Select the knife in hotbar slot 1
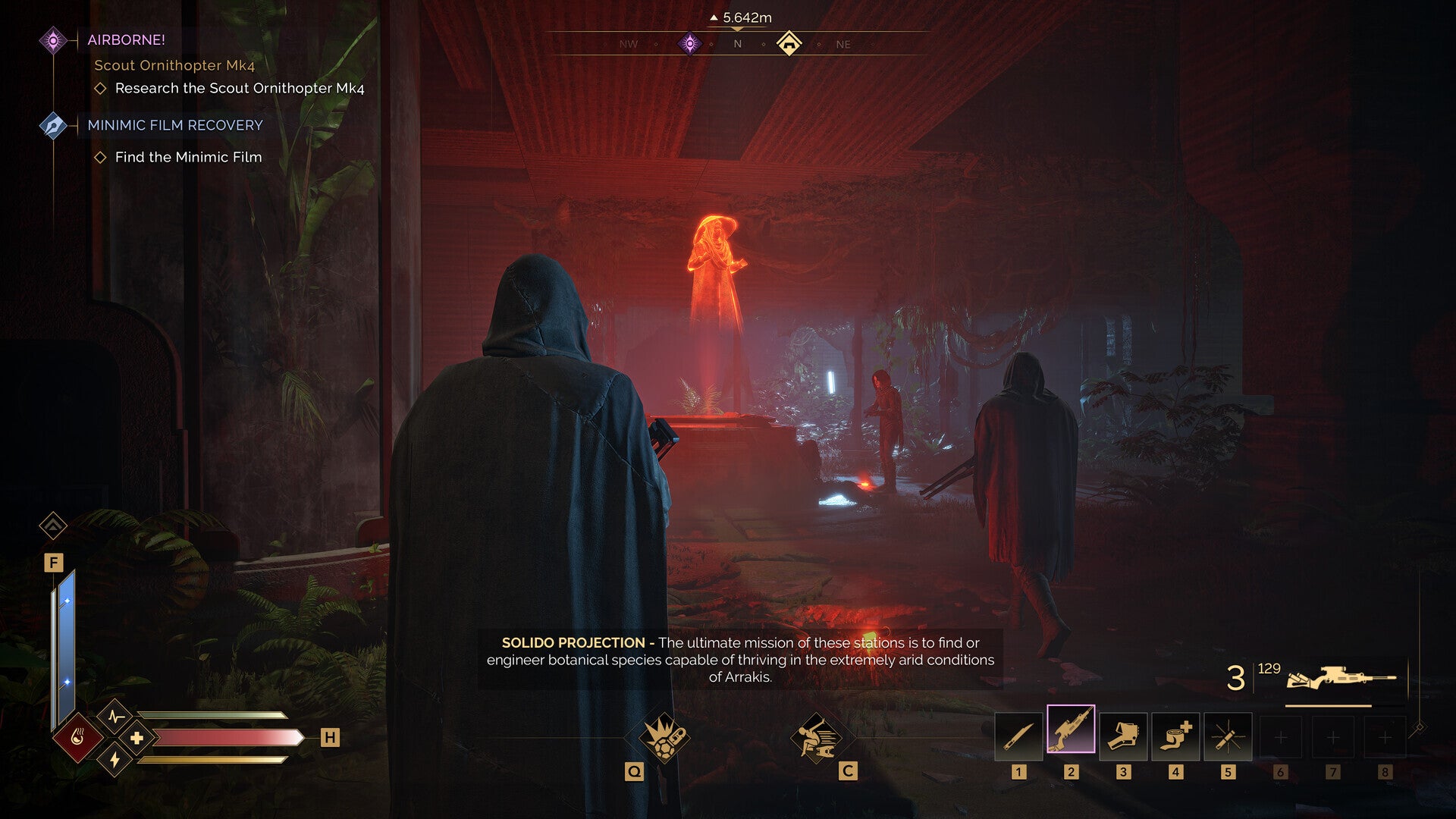This screenshot has width=1456, height=819. [x=1018, y=736]
